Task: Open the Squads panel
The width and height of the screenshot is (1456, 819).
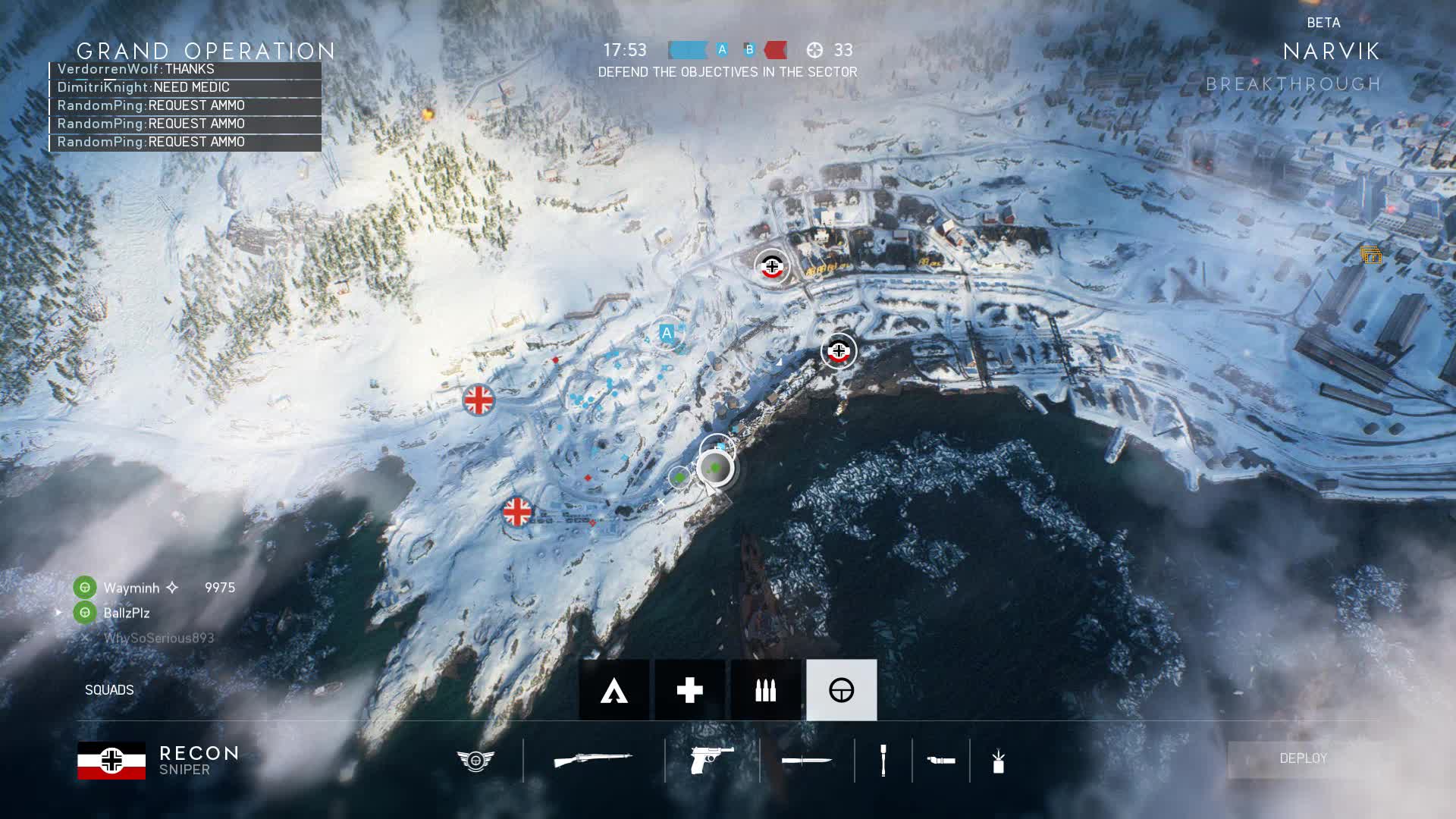Action: coord(109,690)
